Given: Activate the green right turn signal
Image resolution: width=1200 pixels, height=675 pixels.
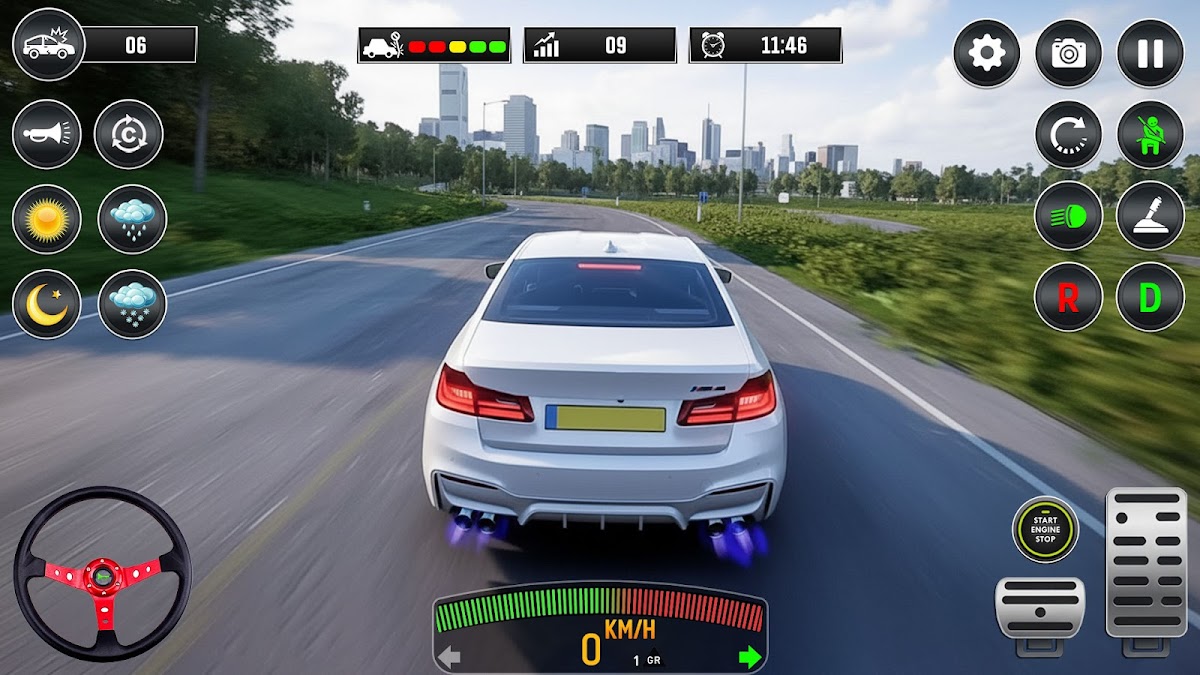Looking at the screenshot, I should (749, 657).
